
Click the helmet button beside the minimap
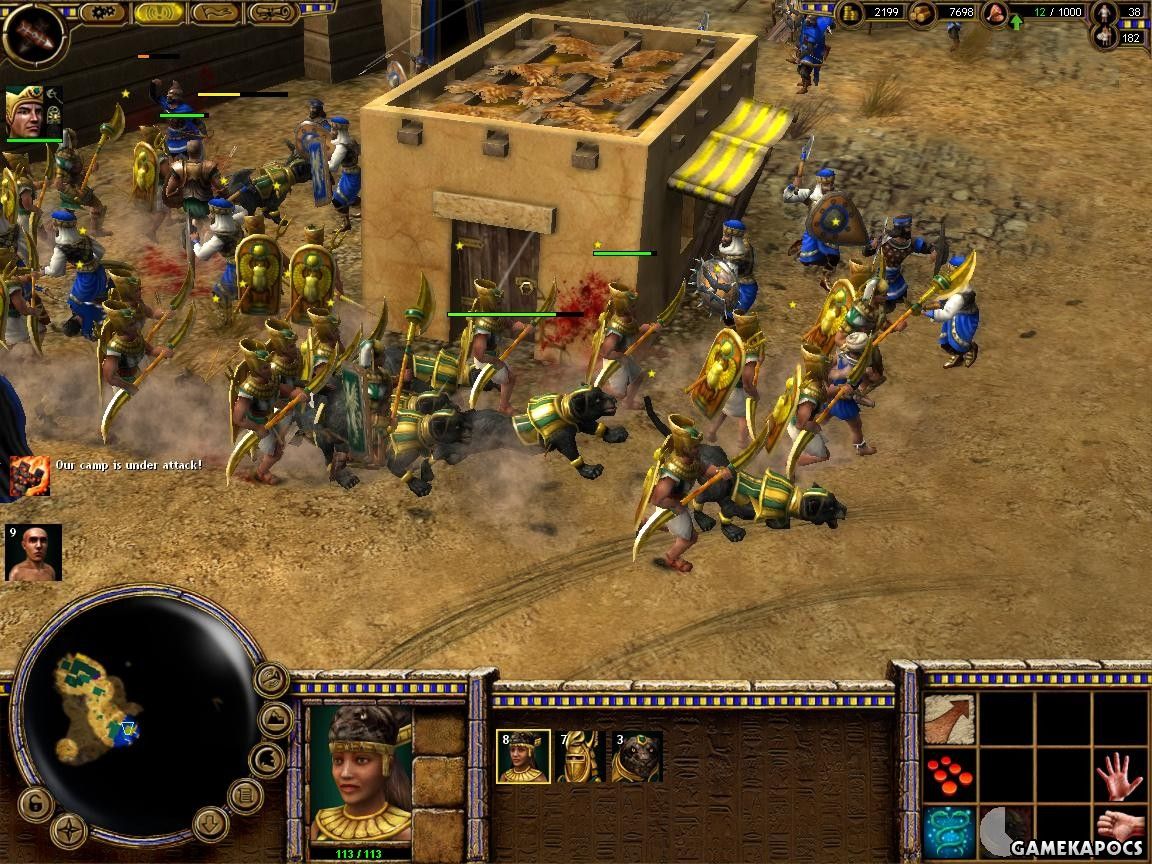pyautogui.click(x=266, y=760)
